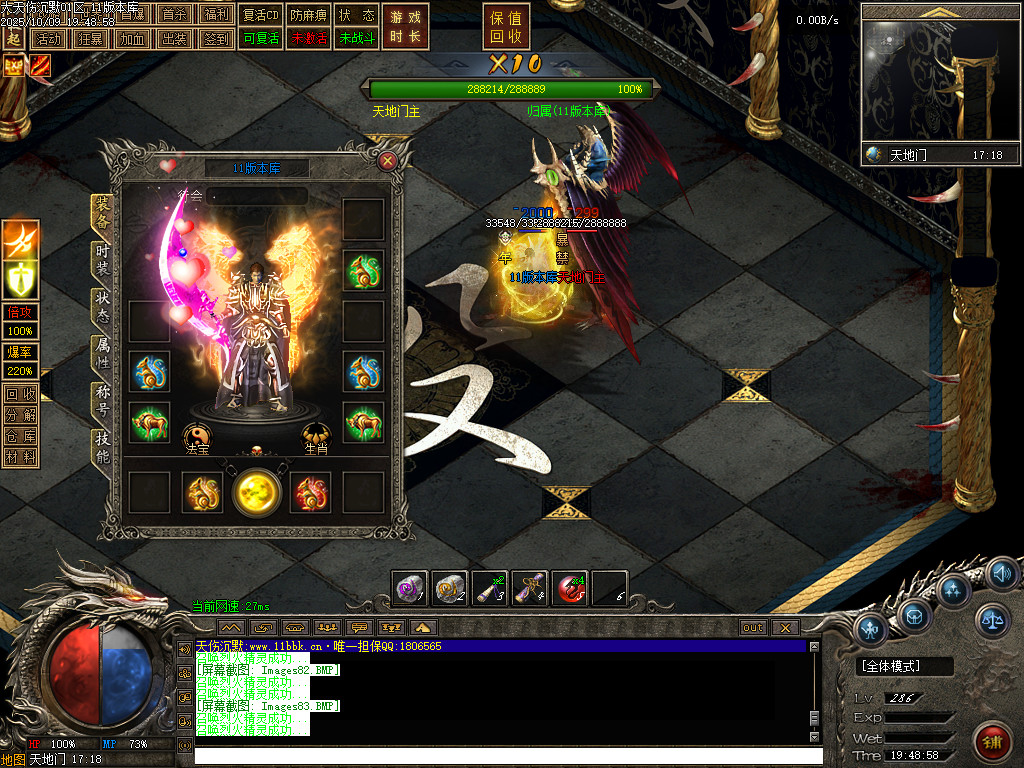The image size is (1024, 768).
Task: Show the 技能 skills tab
Action: (102, 446)
